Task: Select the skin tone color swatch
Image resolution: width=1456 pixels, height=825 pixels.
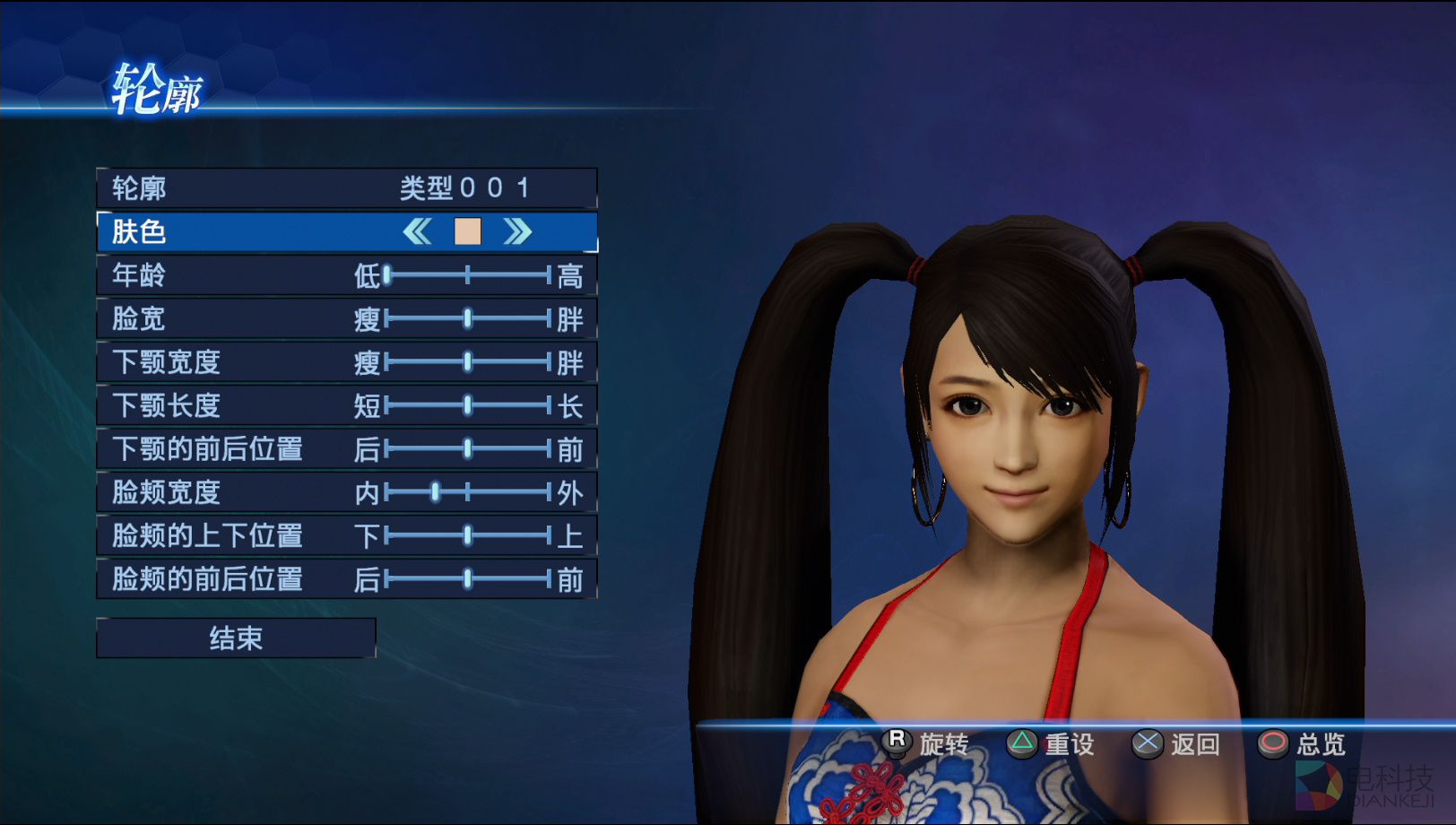Action: (467, 232)
